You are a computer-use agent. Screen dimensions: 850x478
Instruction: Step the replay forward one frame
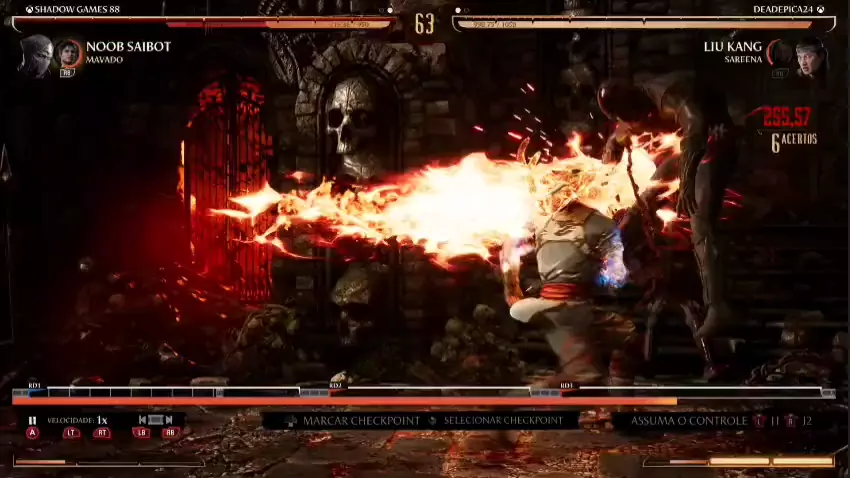169,421
